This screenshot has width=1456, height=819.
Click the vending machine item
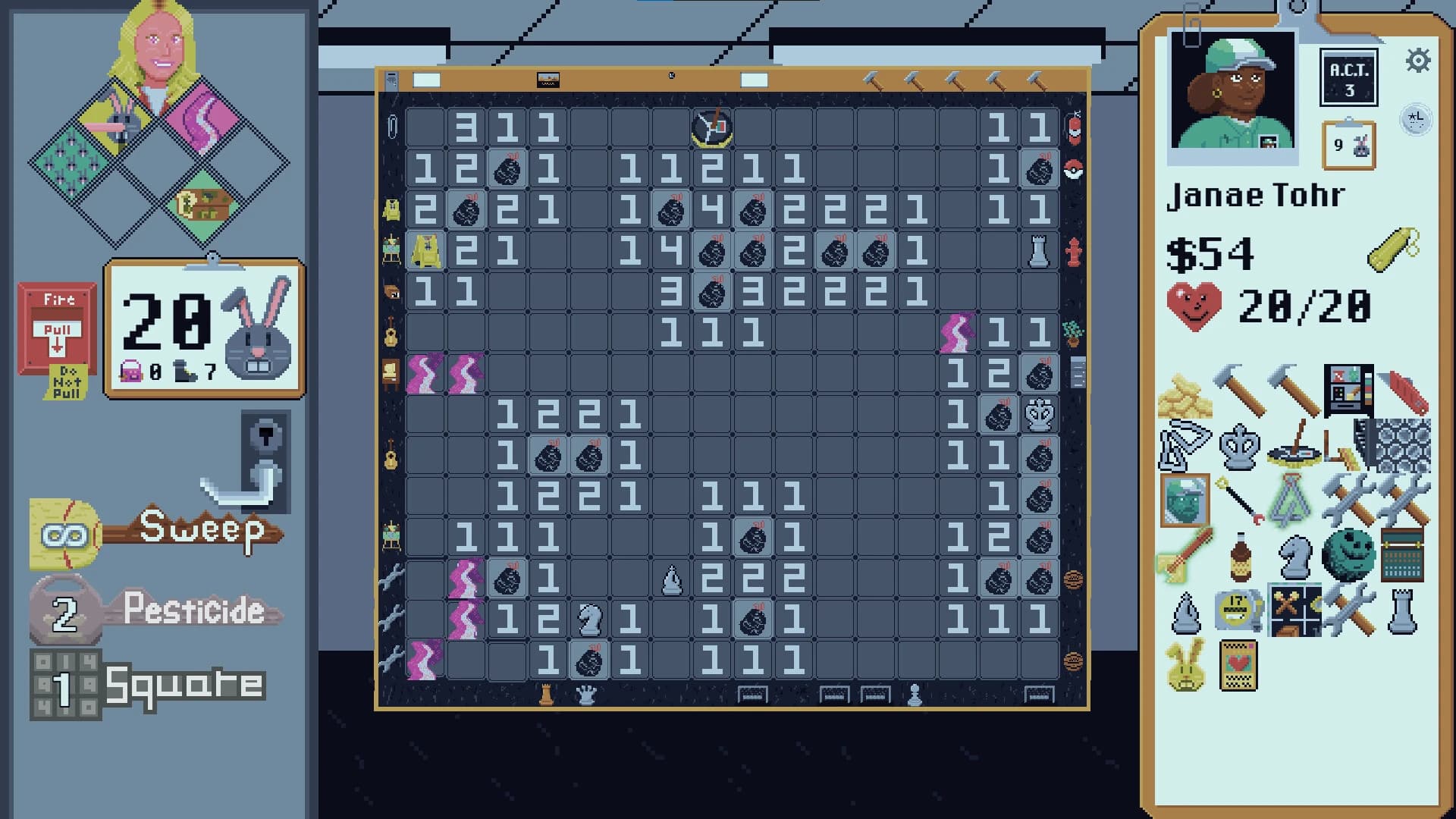click(x=1350, y=391)
